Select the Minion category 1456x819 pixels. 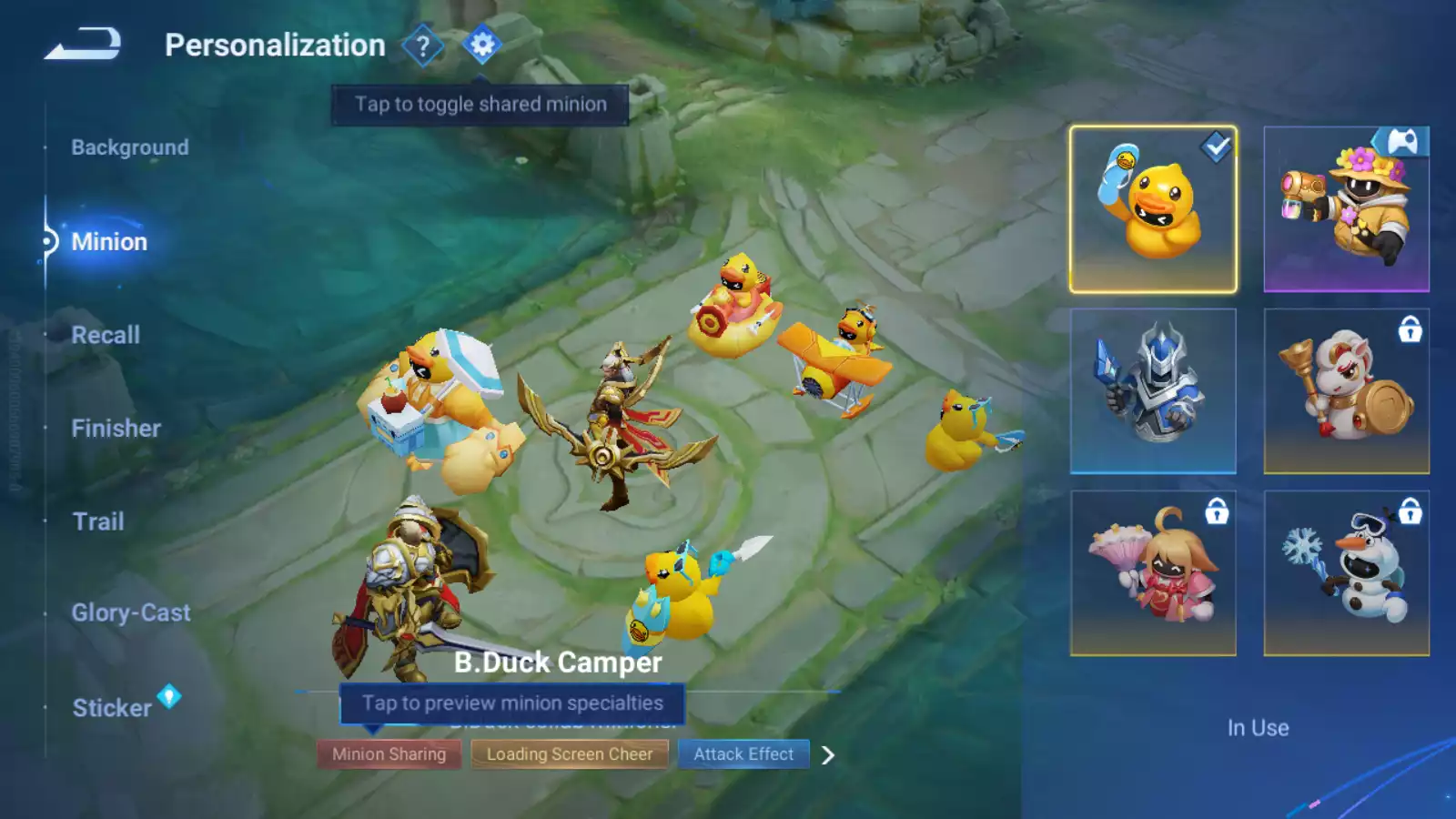109,242
